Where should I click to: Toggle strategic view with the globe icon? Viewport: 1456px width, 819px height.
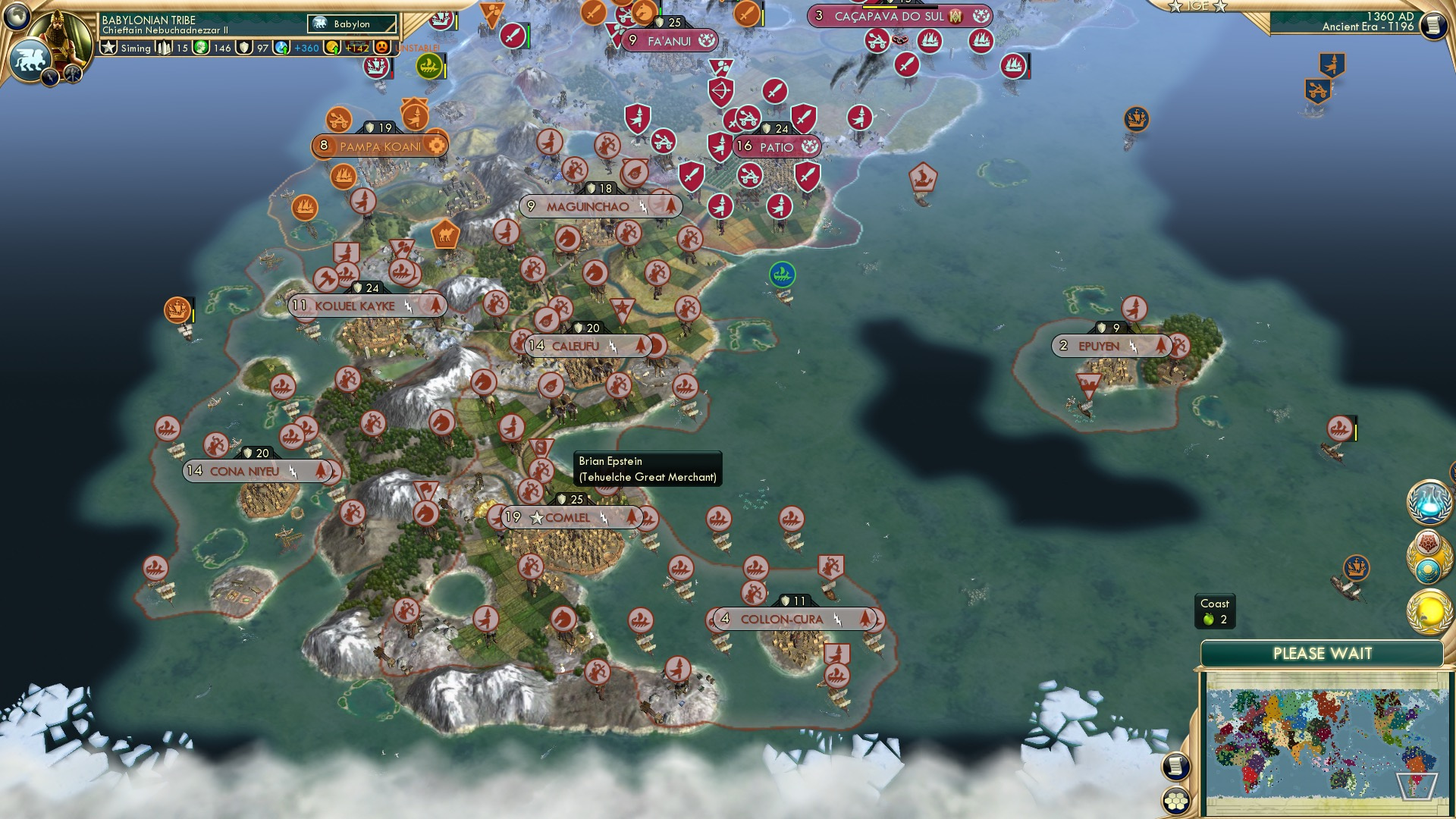pyautogui.click(x=17, y=16)
